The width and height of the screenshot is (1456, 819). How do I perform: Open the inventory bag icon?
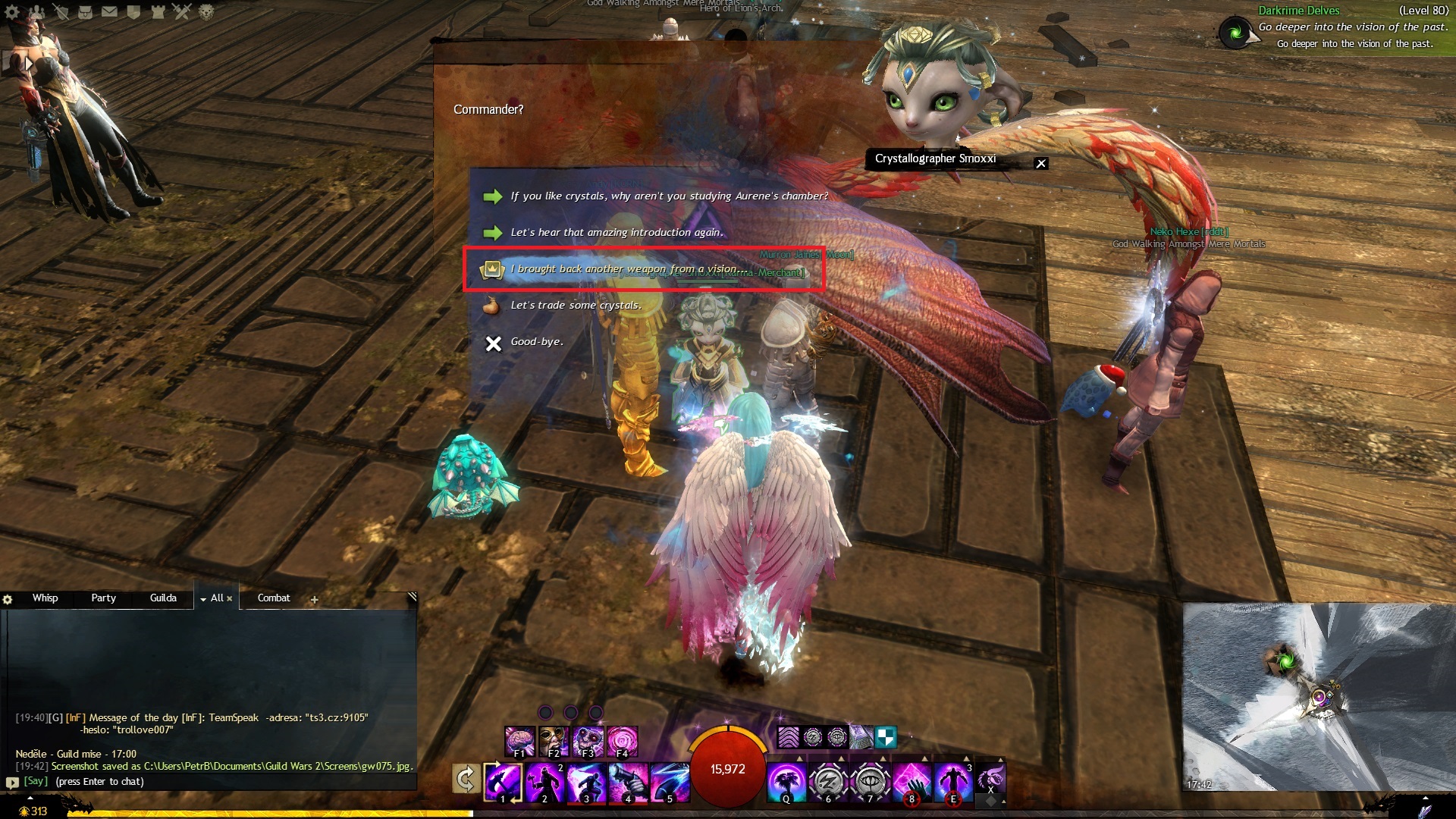point(85,12)
